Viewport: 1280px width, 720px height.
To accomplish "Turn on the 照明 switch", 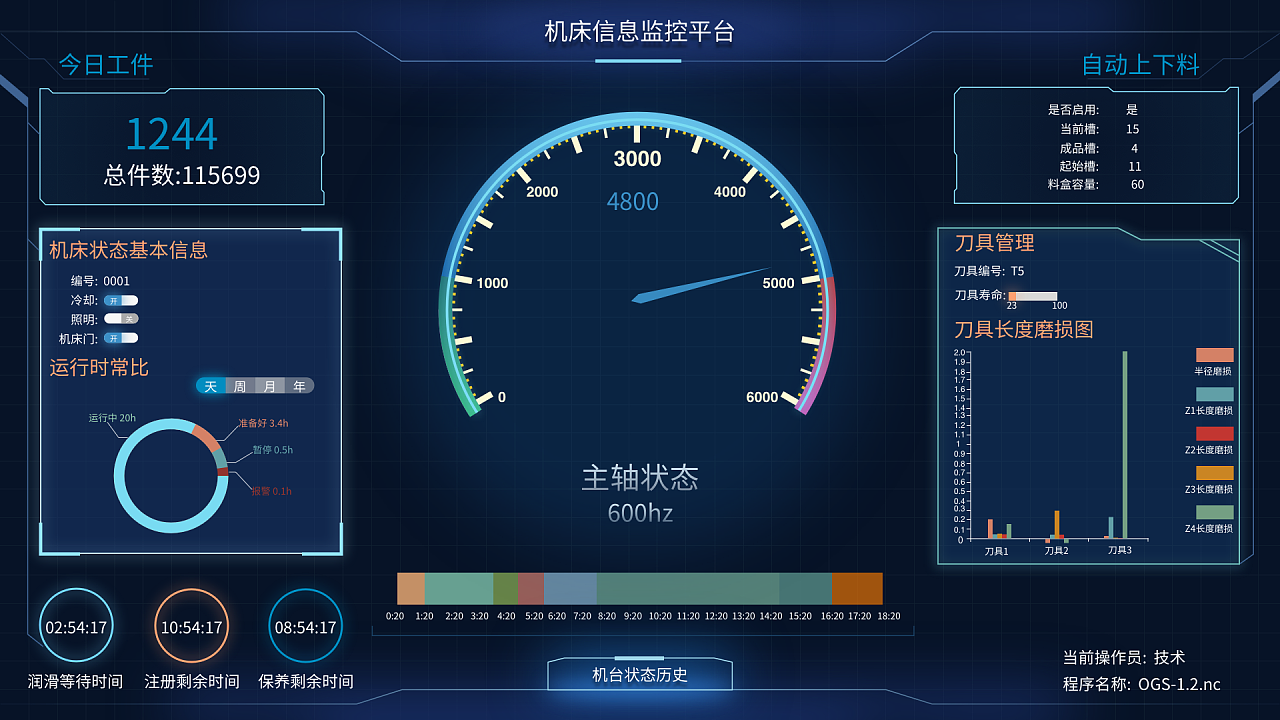I will click(x=122, y=319).
